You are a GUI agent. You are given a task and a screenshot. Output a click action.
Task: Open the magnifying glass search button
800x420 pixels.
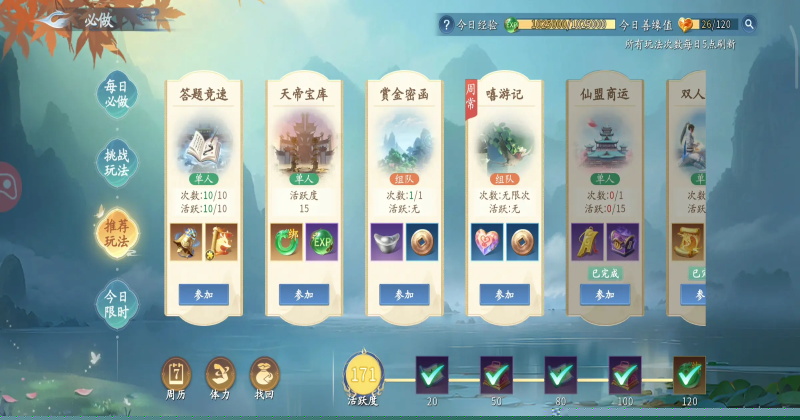coord(749,24)
